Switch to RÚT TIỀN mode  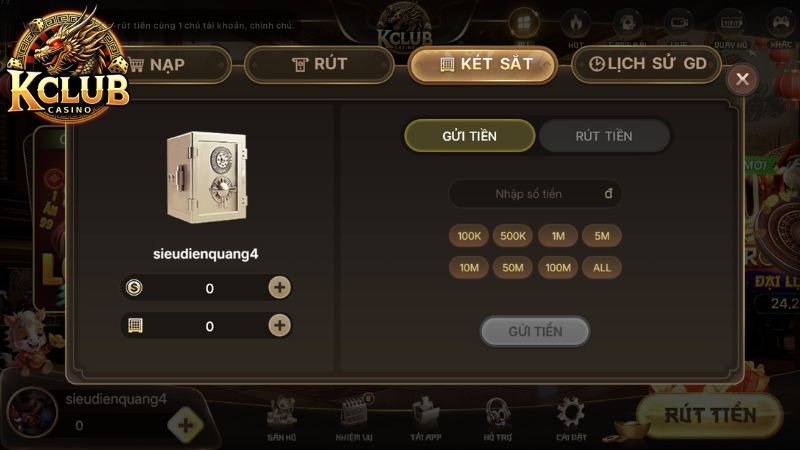click(x=604, y=136)
